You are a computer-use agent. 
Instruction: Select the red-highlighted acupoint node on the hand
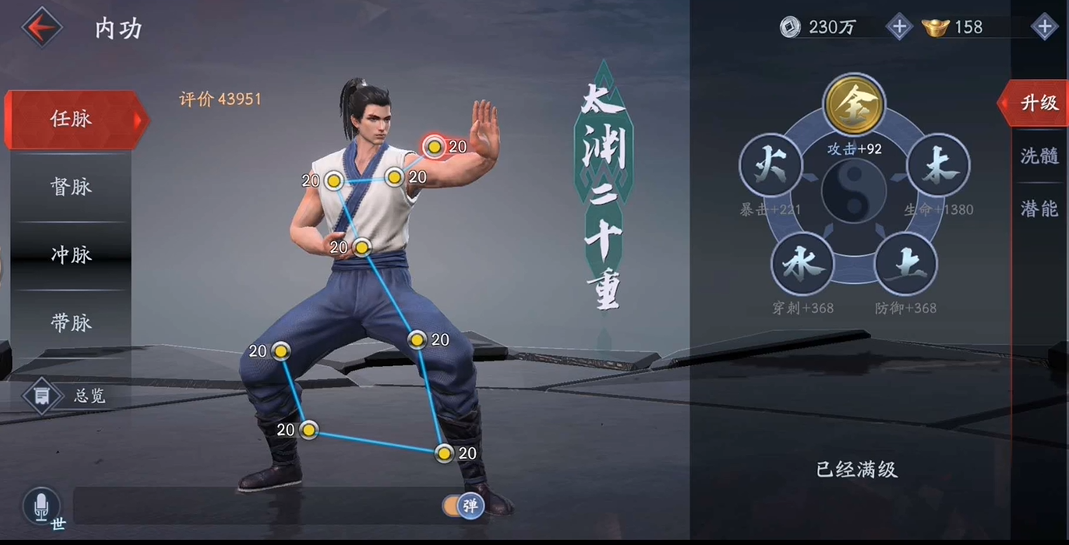(x=434, y=147)
